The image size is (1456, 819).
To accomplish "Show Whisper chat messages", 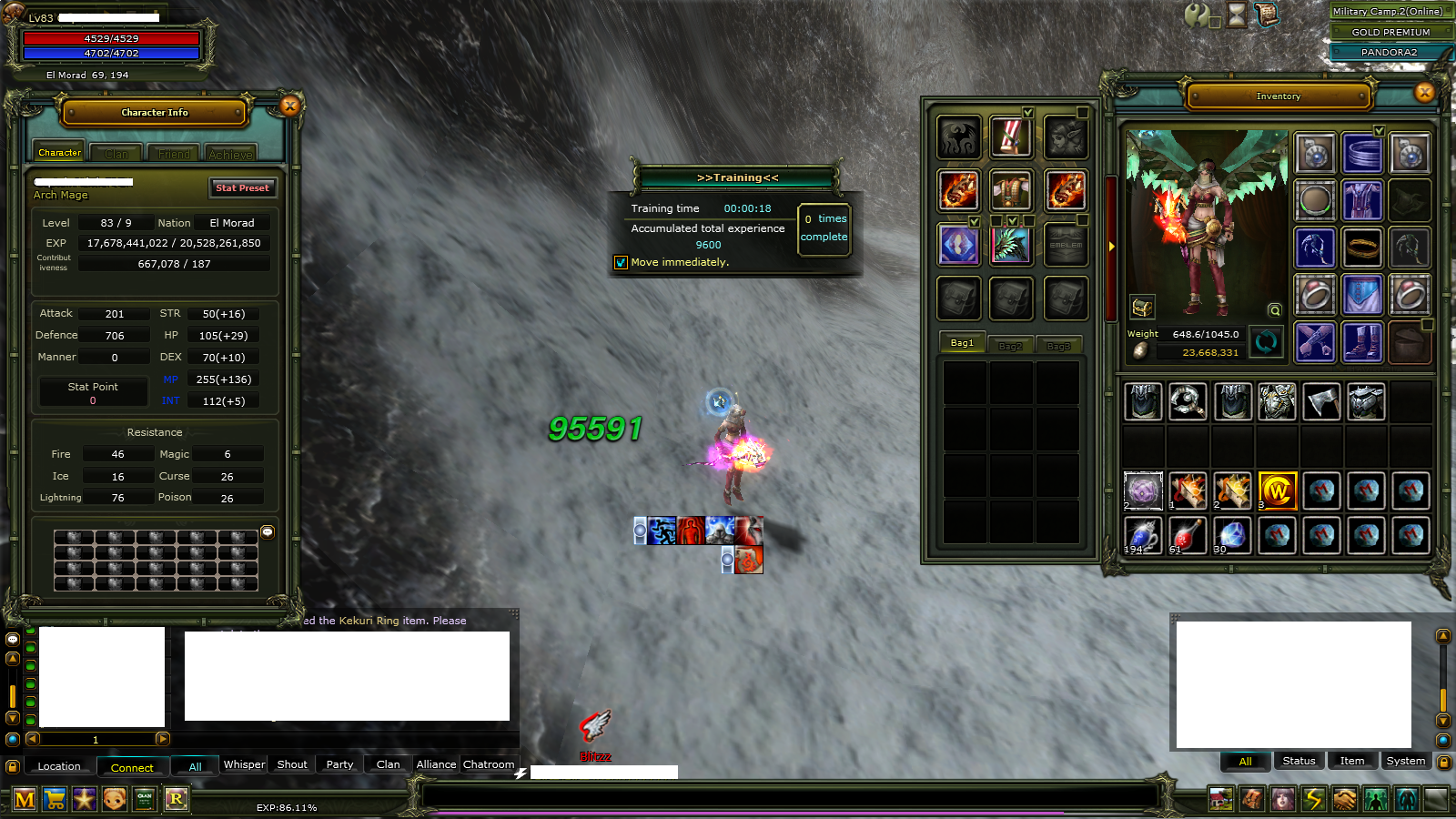I will click(x=244, y=764).
